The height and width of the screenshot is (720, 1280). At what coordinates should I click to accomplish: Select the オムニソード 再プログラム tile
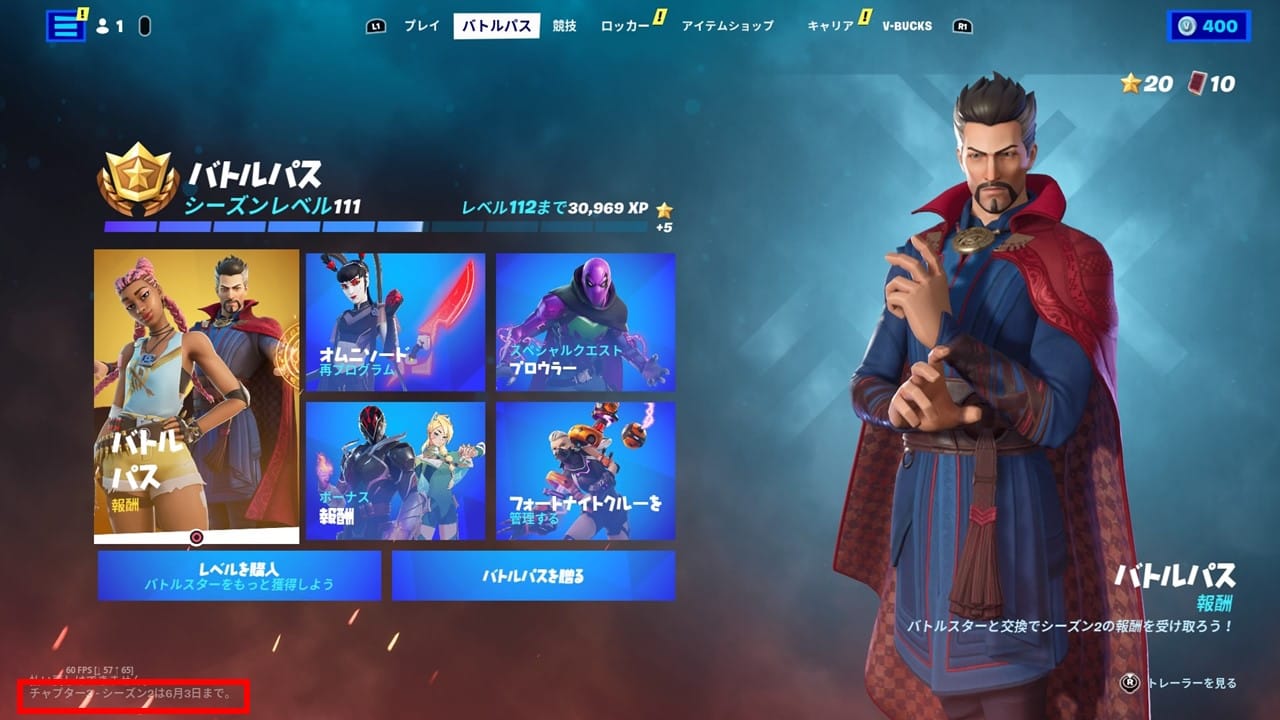(x=395, y=322)
